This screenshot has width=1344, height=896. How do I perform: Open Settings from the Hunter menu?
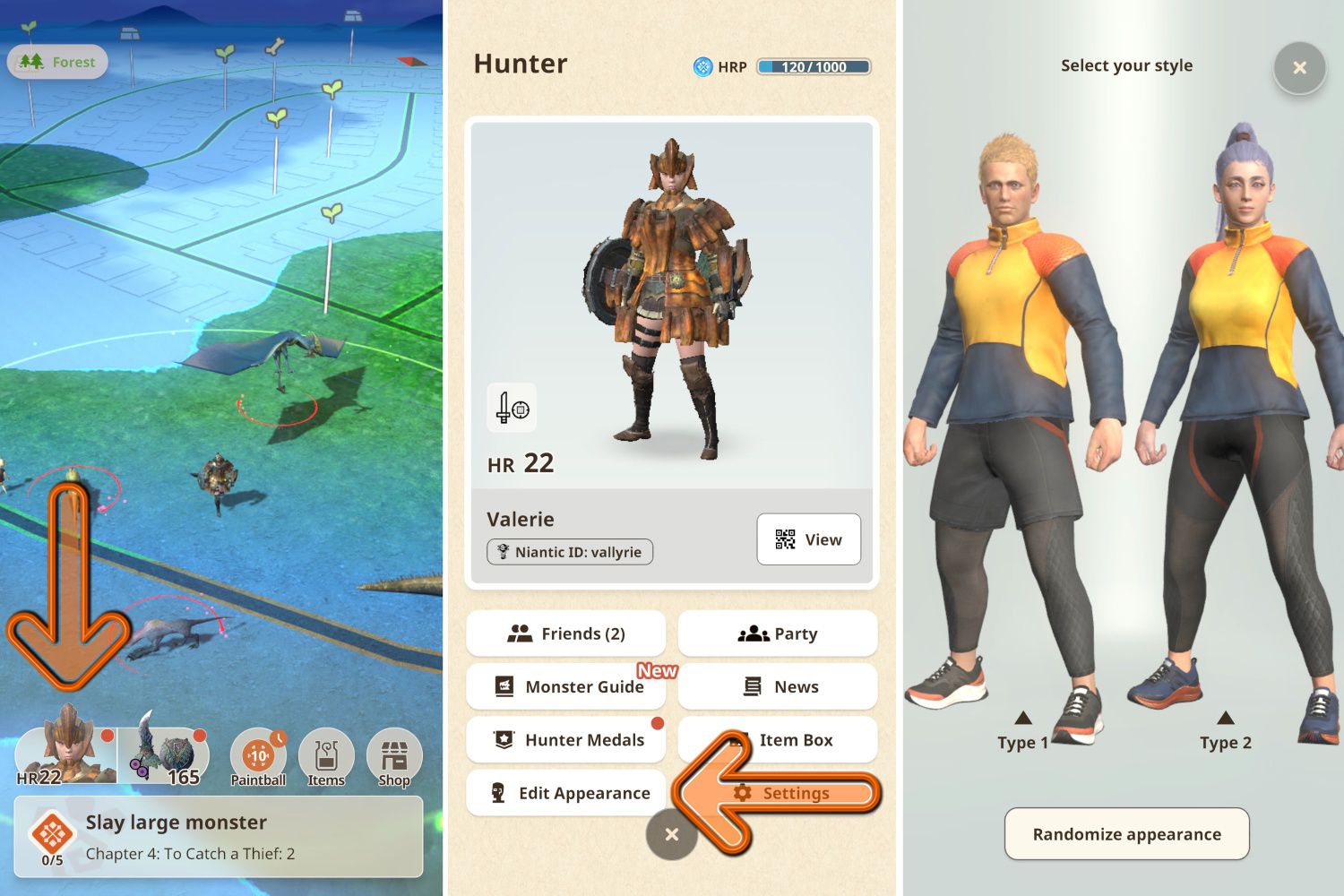(796, 793)
